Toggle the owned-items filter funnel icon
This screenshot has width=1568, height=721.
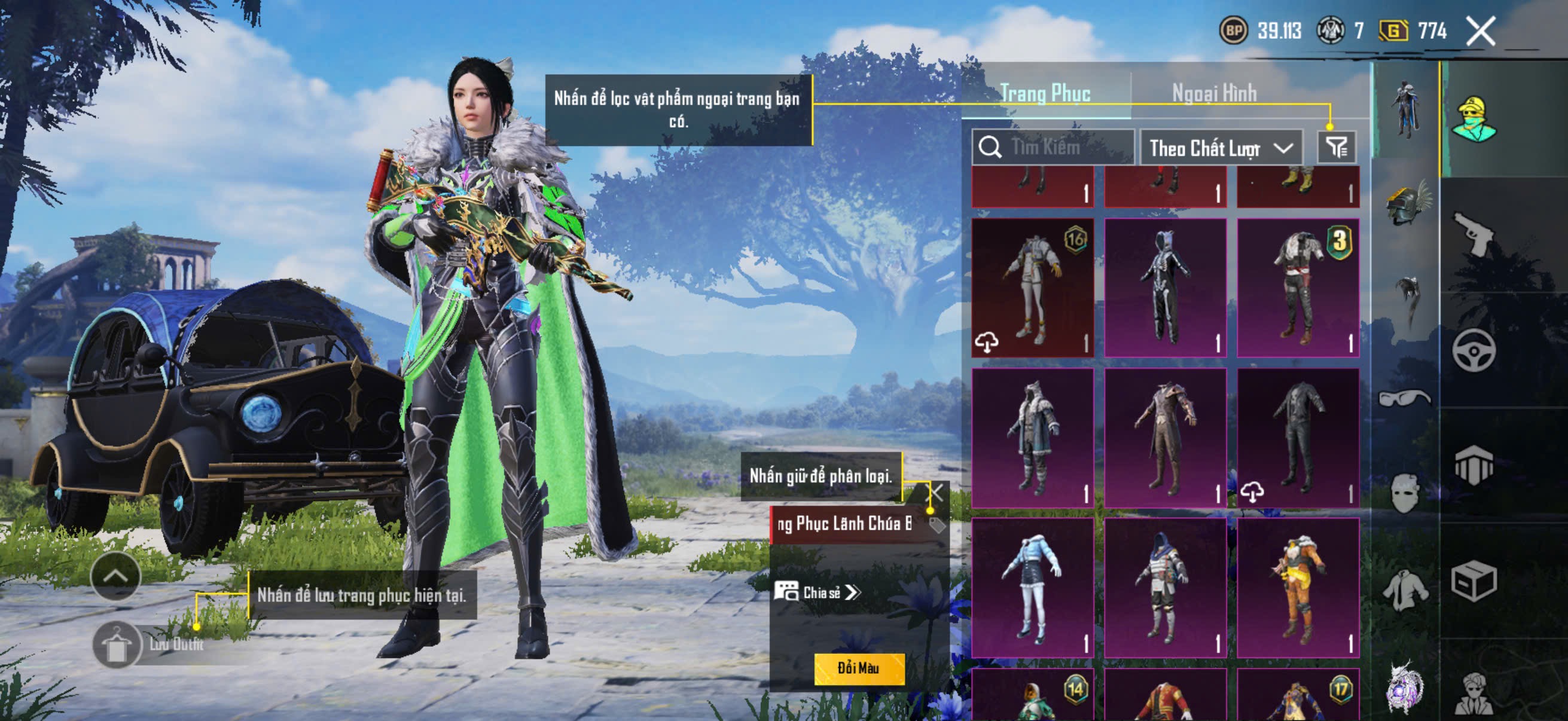1337,147
